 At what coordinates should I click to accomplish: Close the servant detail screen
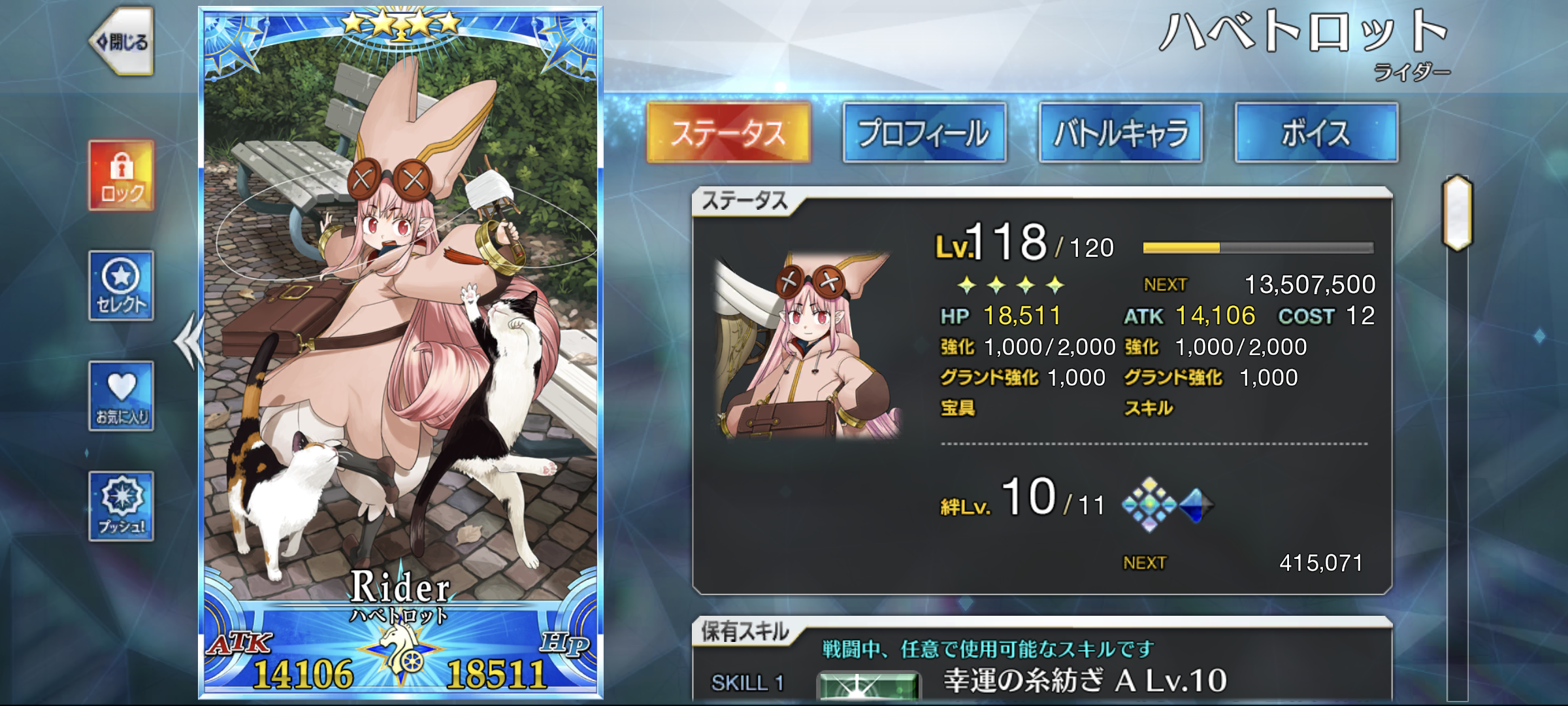(x=123, y=42)
